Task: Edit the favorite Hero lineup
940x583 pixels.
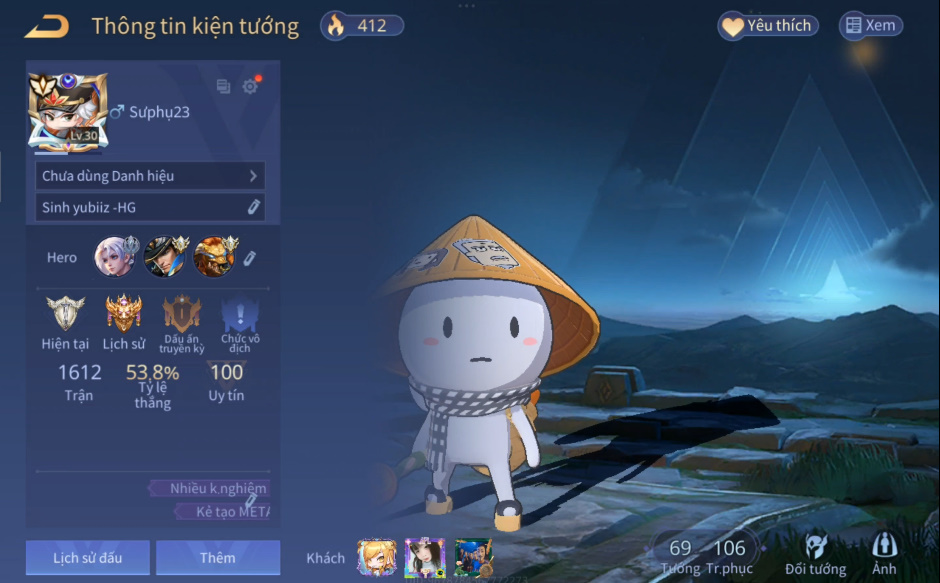Action: 250,258
